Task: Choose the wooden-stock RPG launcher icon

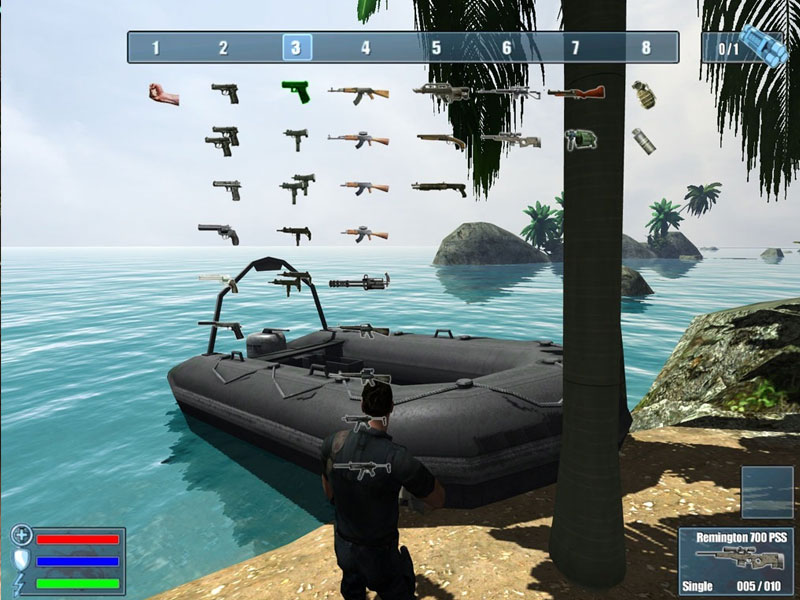Action: click(576, 93)
